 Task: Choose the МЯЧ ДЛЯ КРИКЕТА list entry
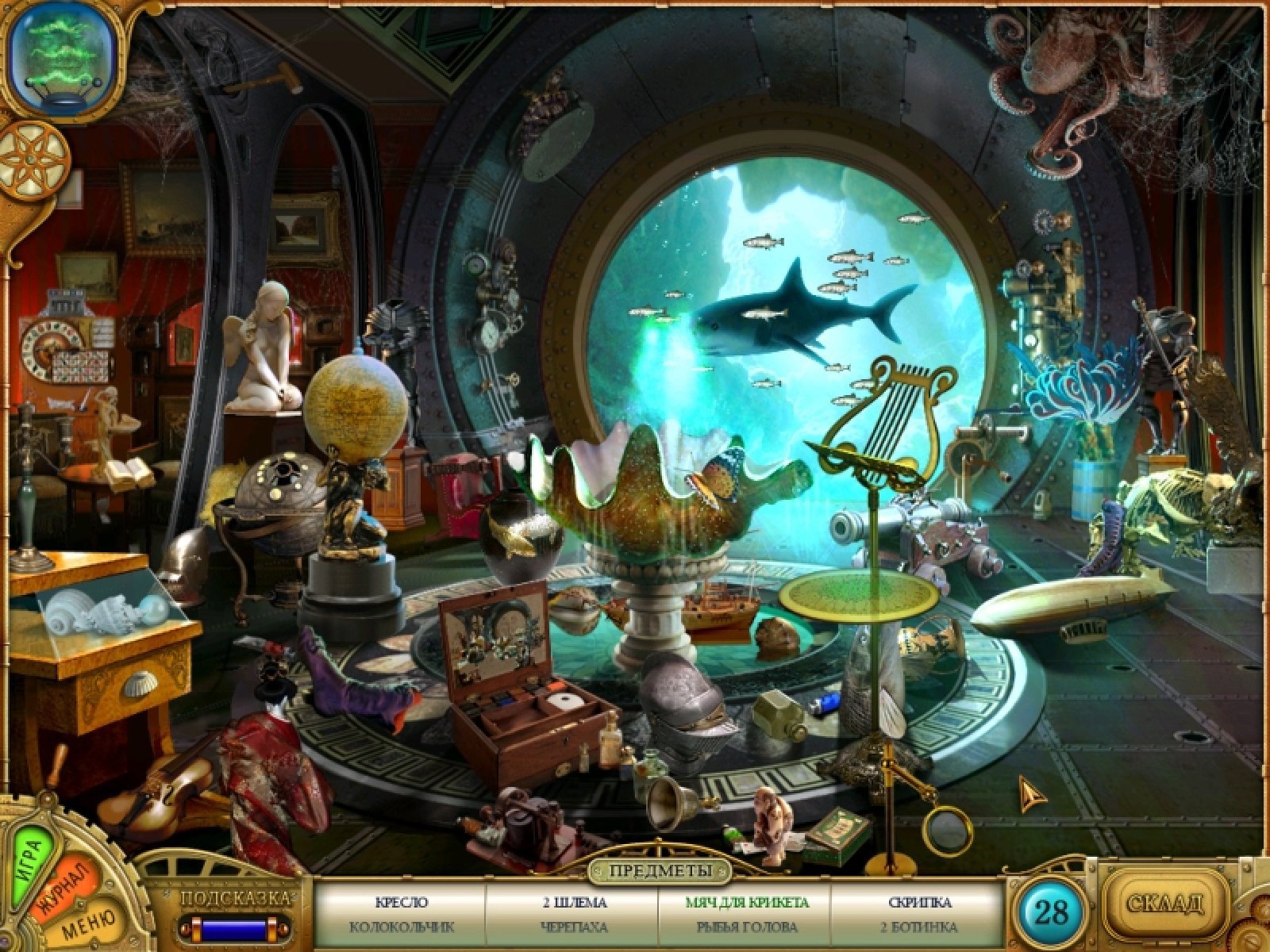pos(746,902)
